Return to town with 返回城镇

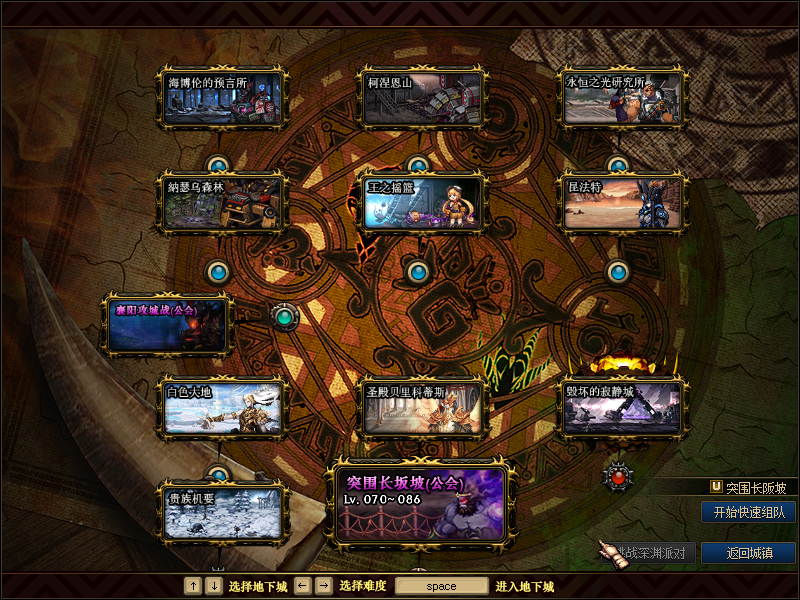(748, 553)
